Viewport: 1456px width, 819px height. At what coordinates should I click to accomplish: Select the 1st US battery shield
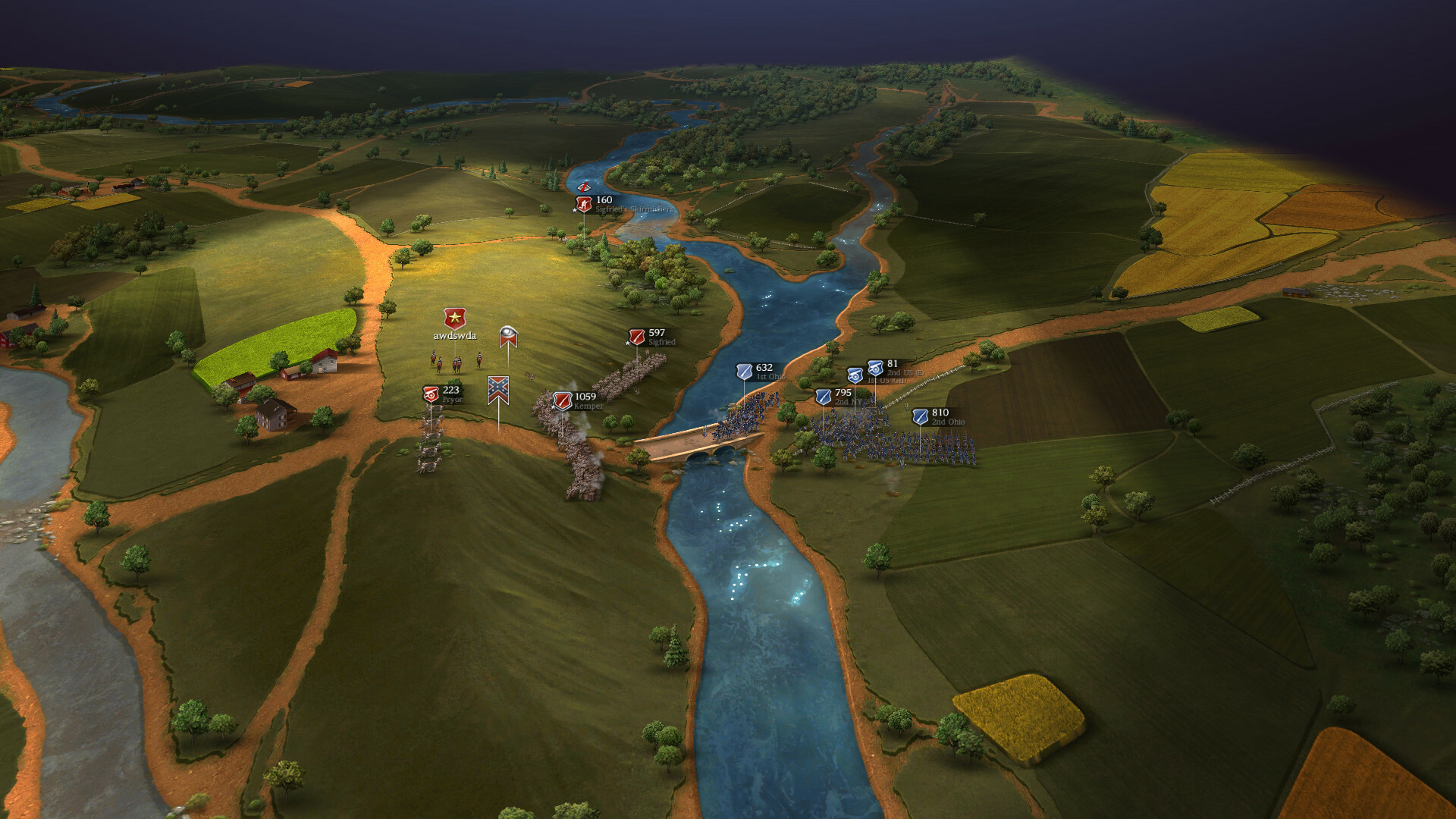(x=855, y=376)
